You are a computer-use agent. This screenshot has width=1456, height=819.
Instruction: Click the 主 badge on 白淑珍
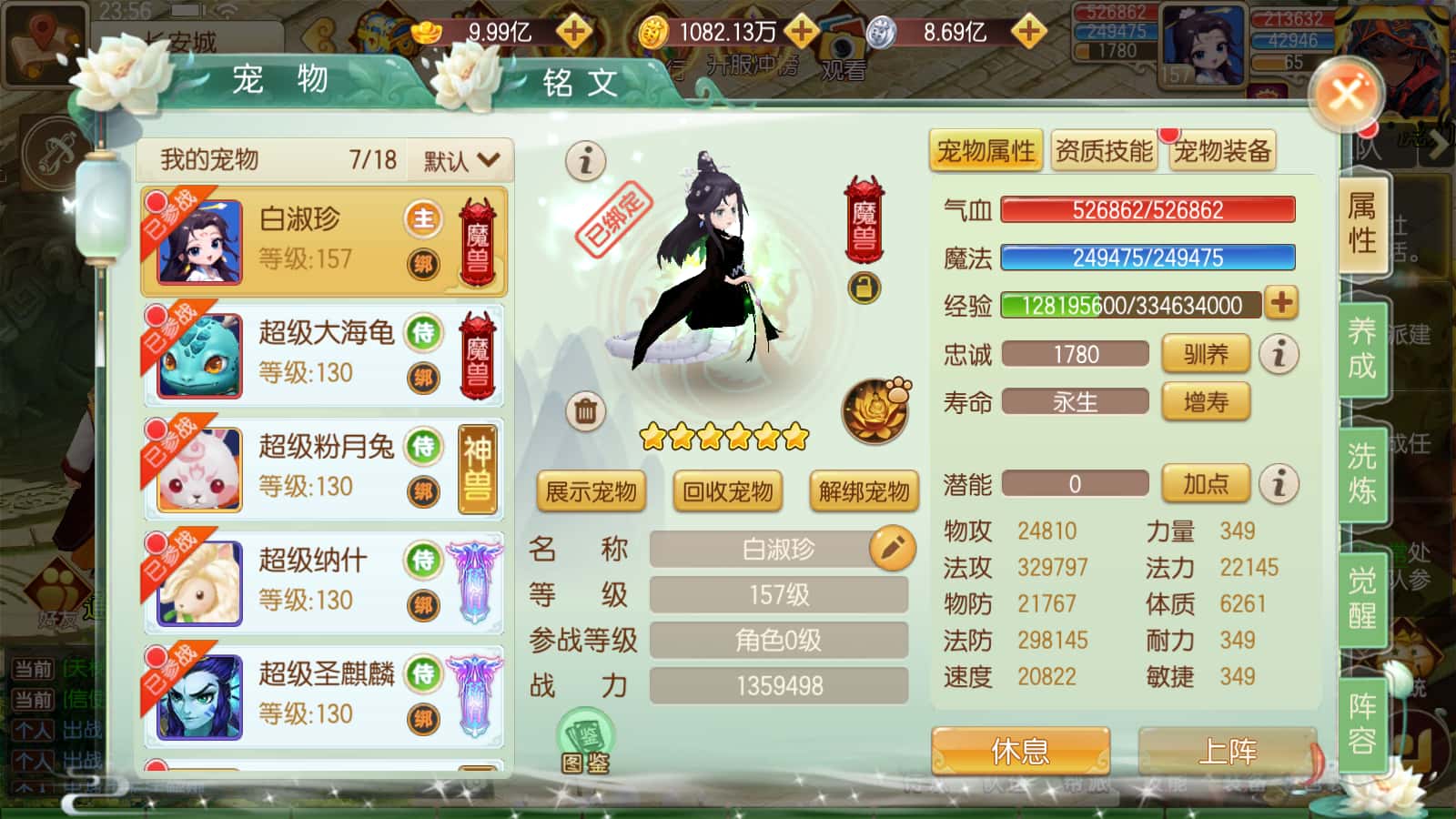(422, 218)
